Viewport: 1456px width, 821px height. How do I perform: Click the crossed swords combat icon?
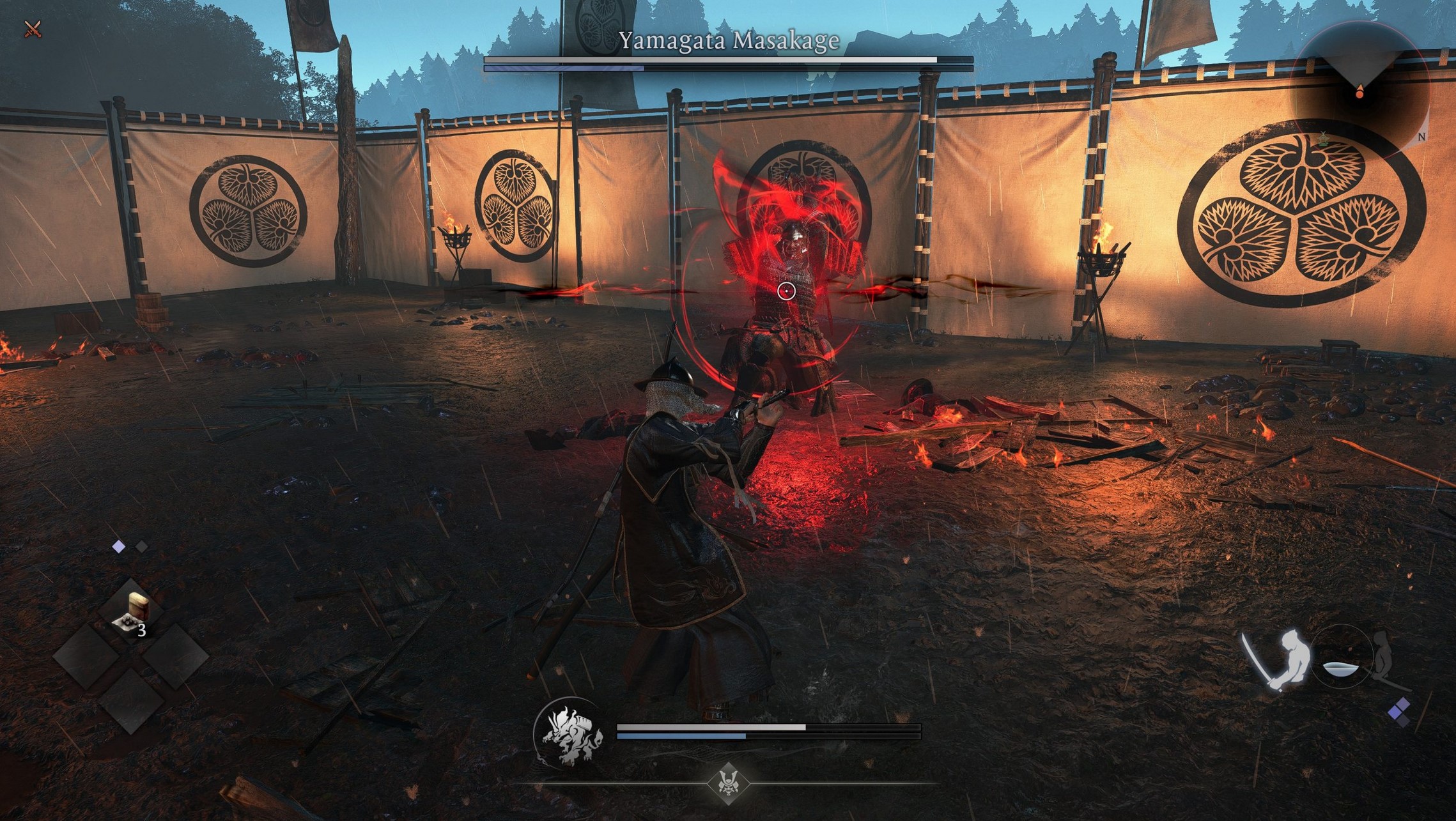pos(32,29)
